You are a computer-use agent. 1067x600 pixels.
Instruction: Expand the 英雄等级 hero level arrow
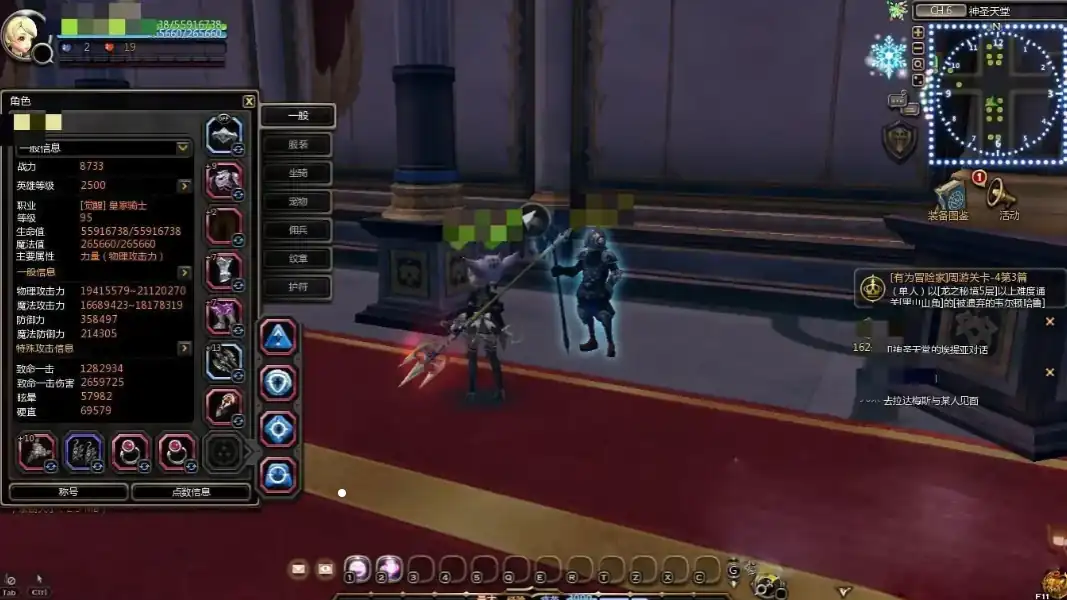[x=184, y=186]
